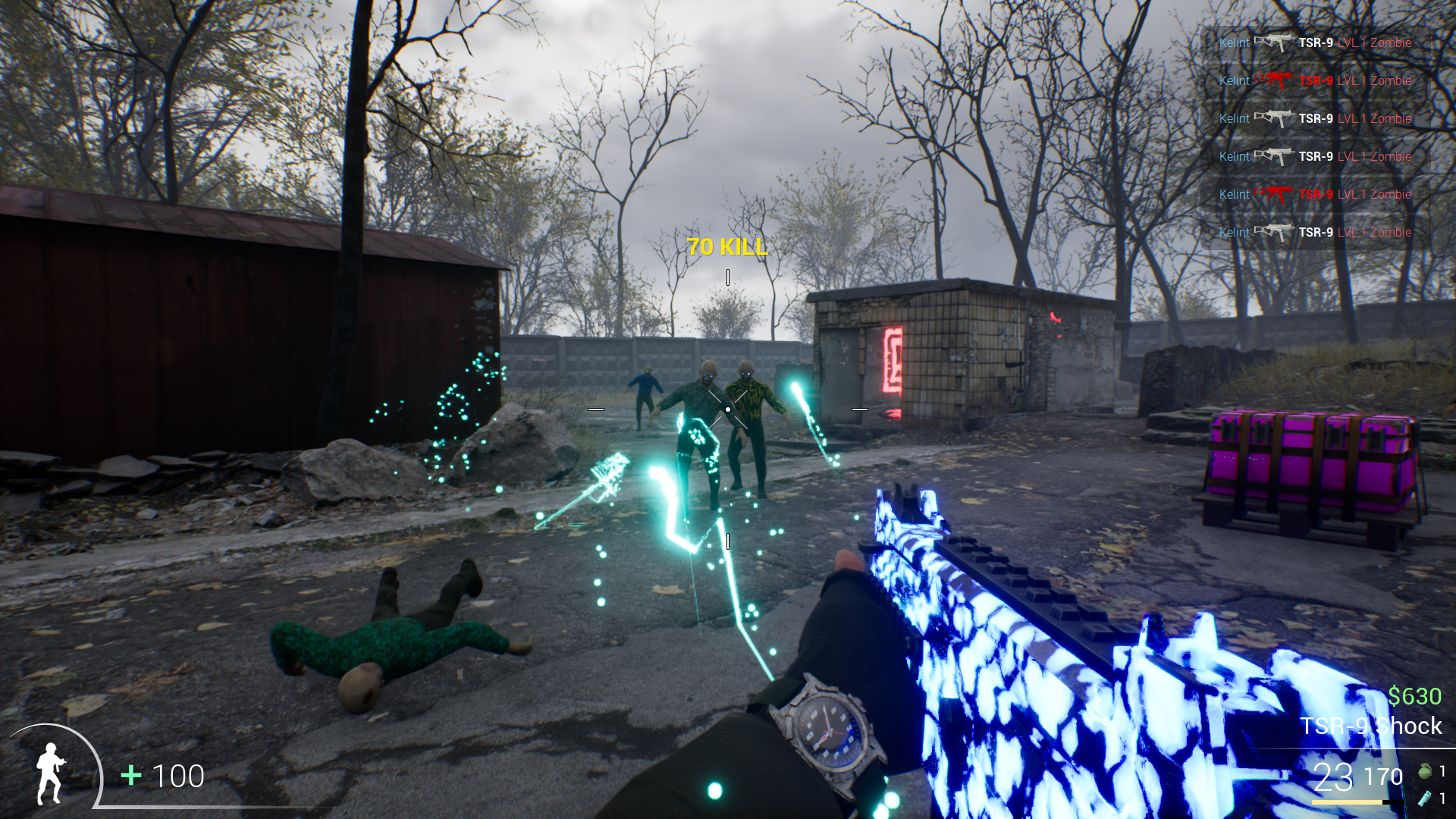Click the green plus icon beside 100 health
Viewport: 1456px width, 819px height.
point(130,776)
